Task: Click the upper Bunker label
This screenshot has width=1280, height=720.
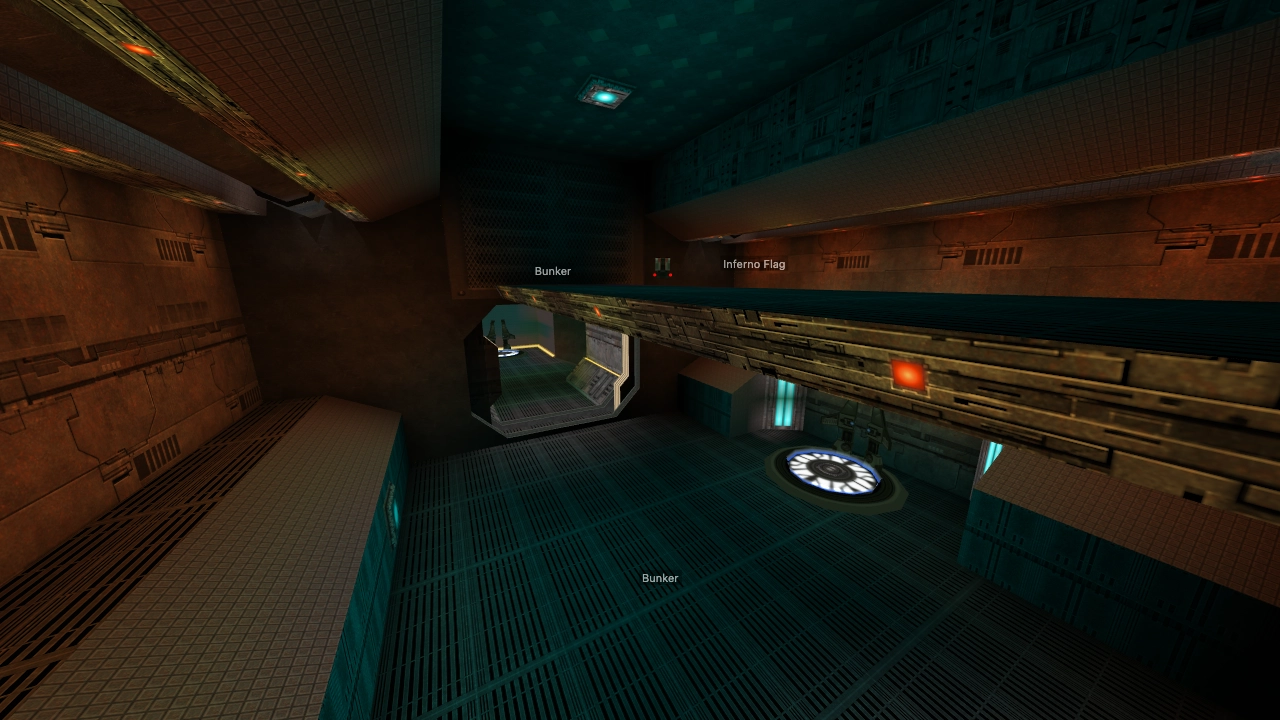Action: [553, 271]
